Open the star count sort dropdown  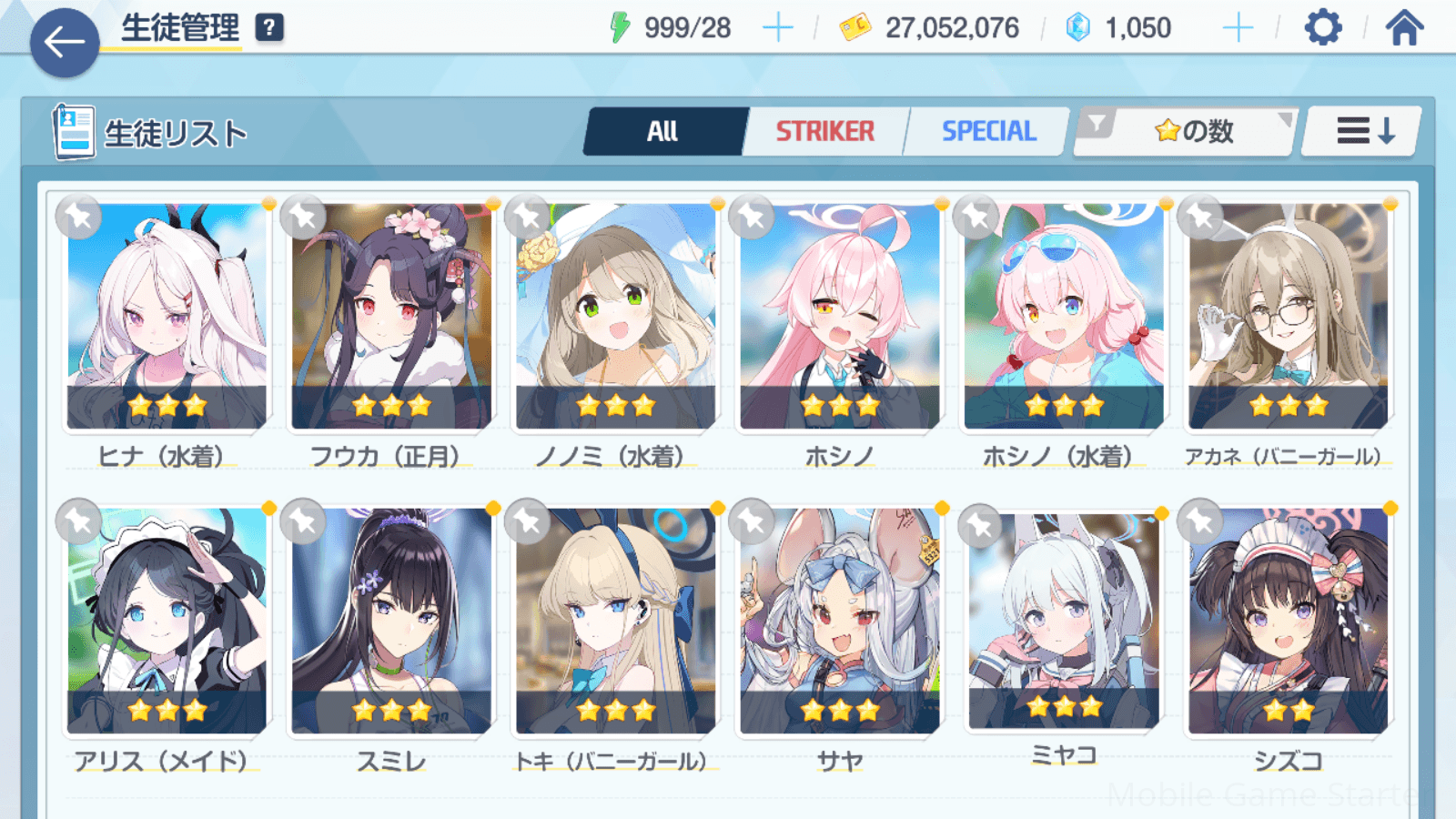1192,132
